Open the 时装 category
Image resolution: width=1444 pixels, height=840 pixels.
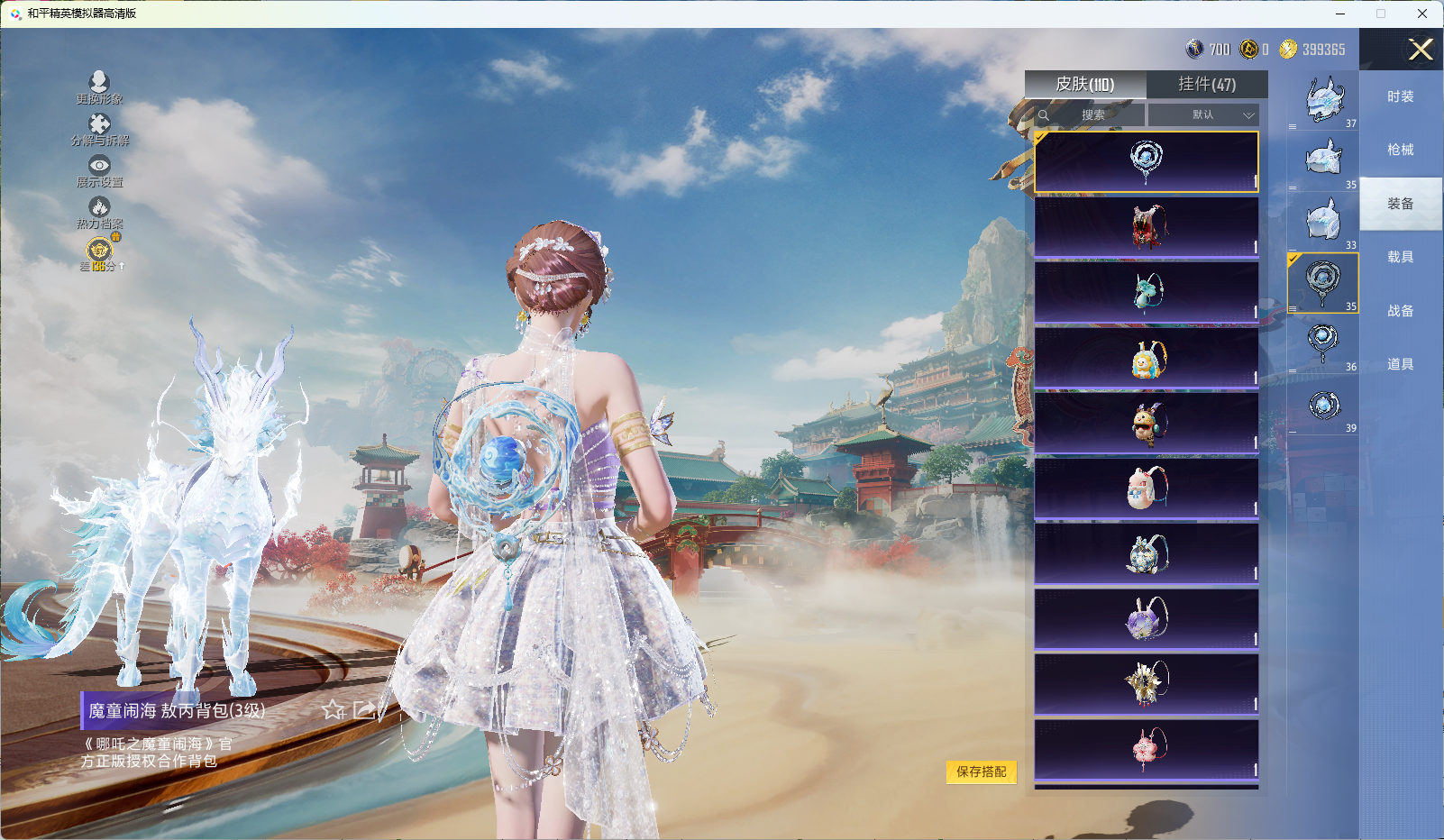click(1400, 96)
